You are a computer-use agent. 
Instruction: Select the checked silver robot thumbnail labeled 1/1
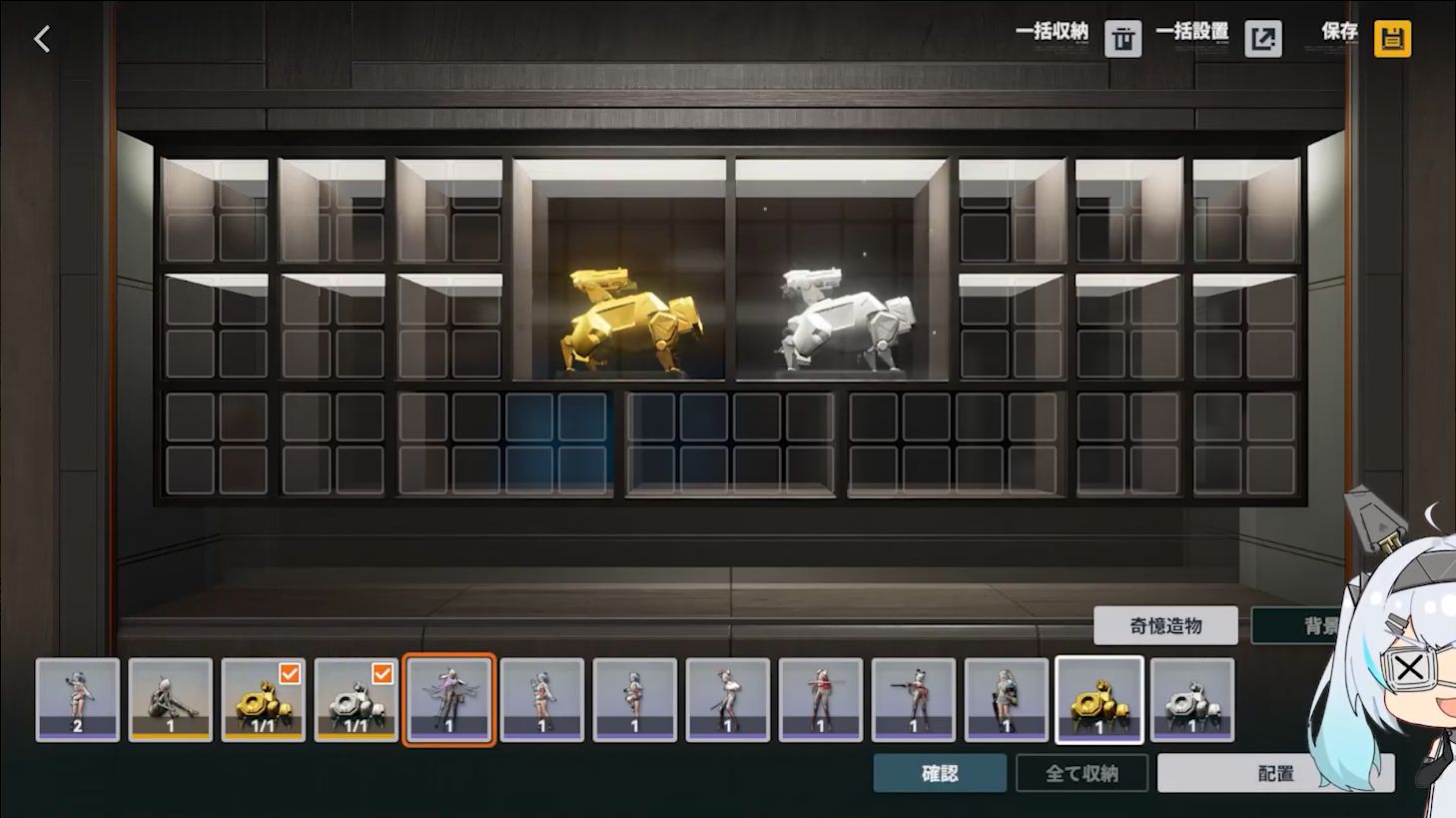pos(357,700)
